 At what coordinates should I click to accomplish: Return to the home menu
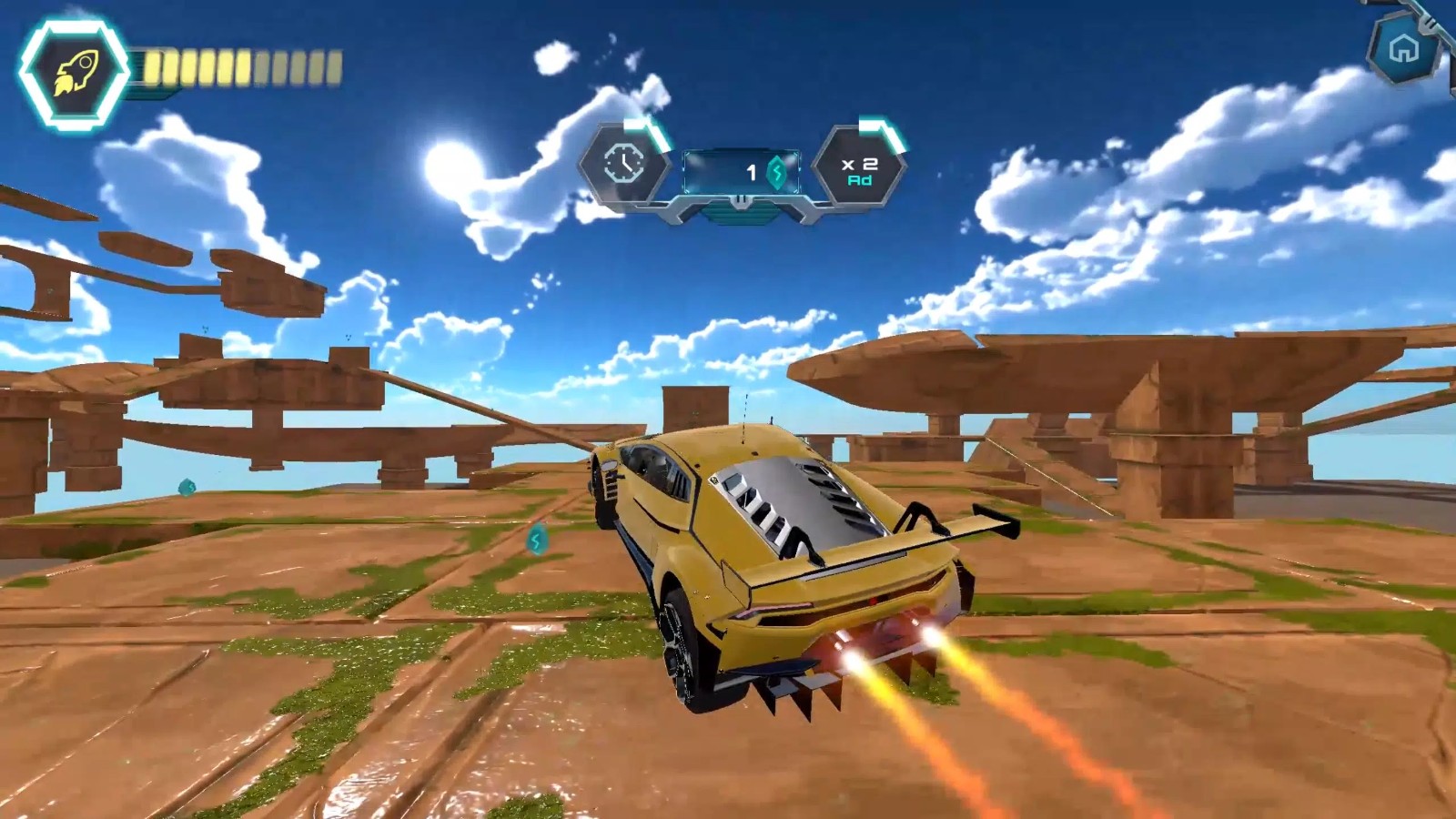tap(1403, 48)
